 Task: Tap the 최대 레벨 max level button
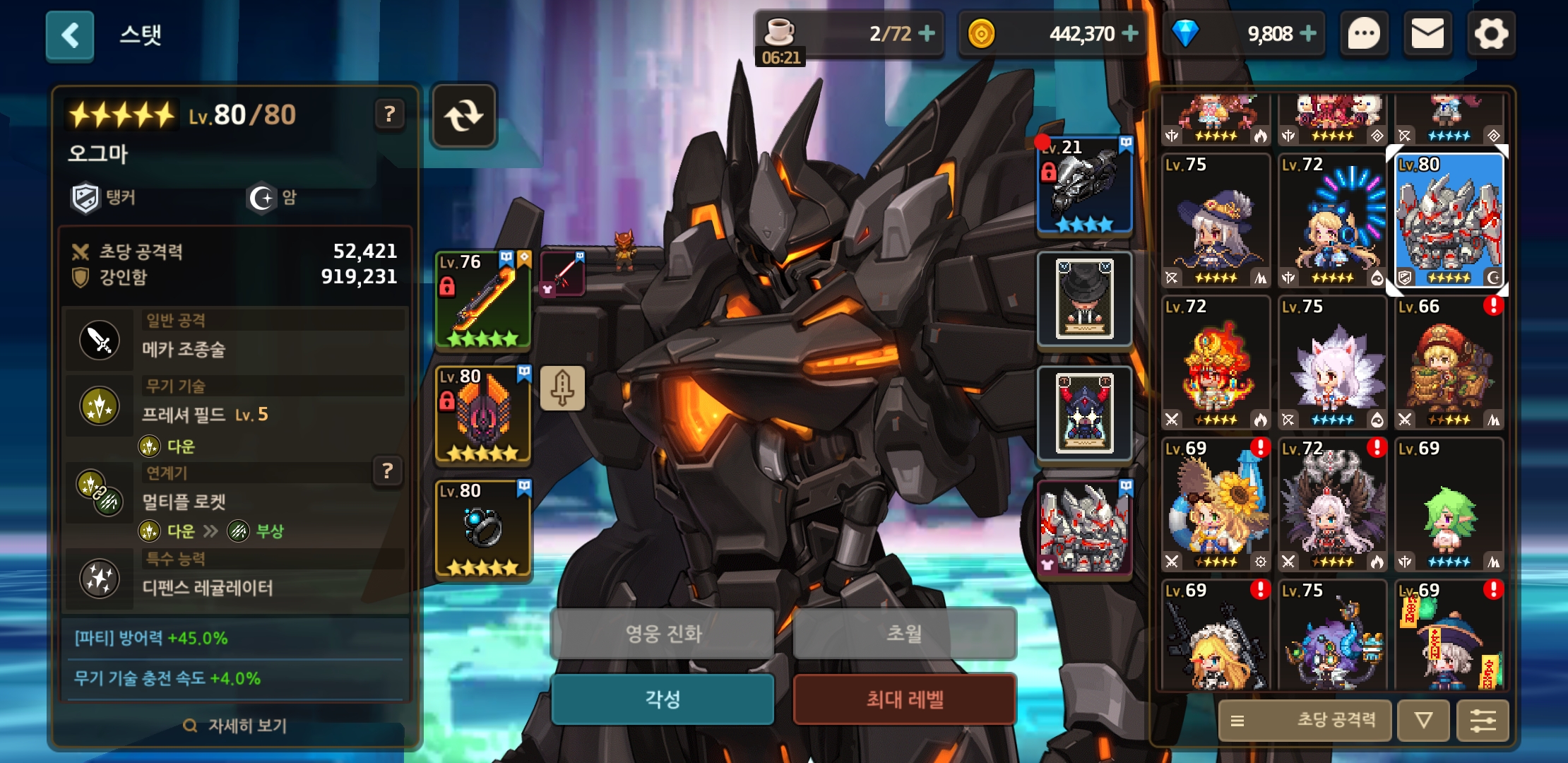coord(905,699)
